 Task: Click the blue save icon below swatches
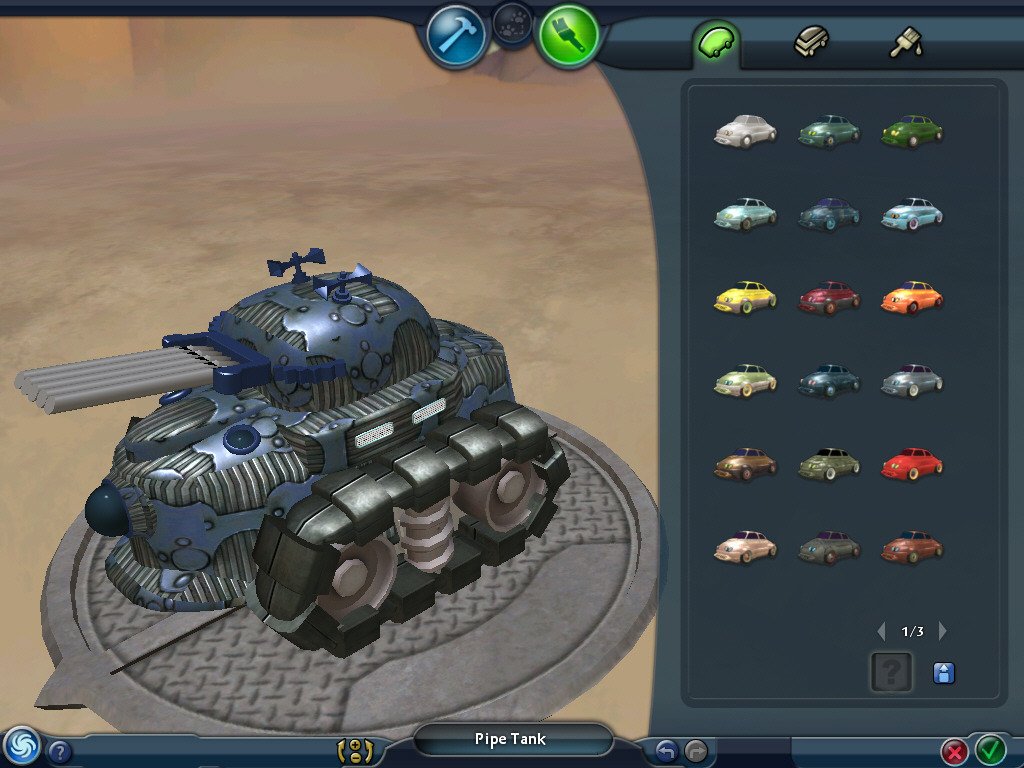943,673
